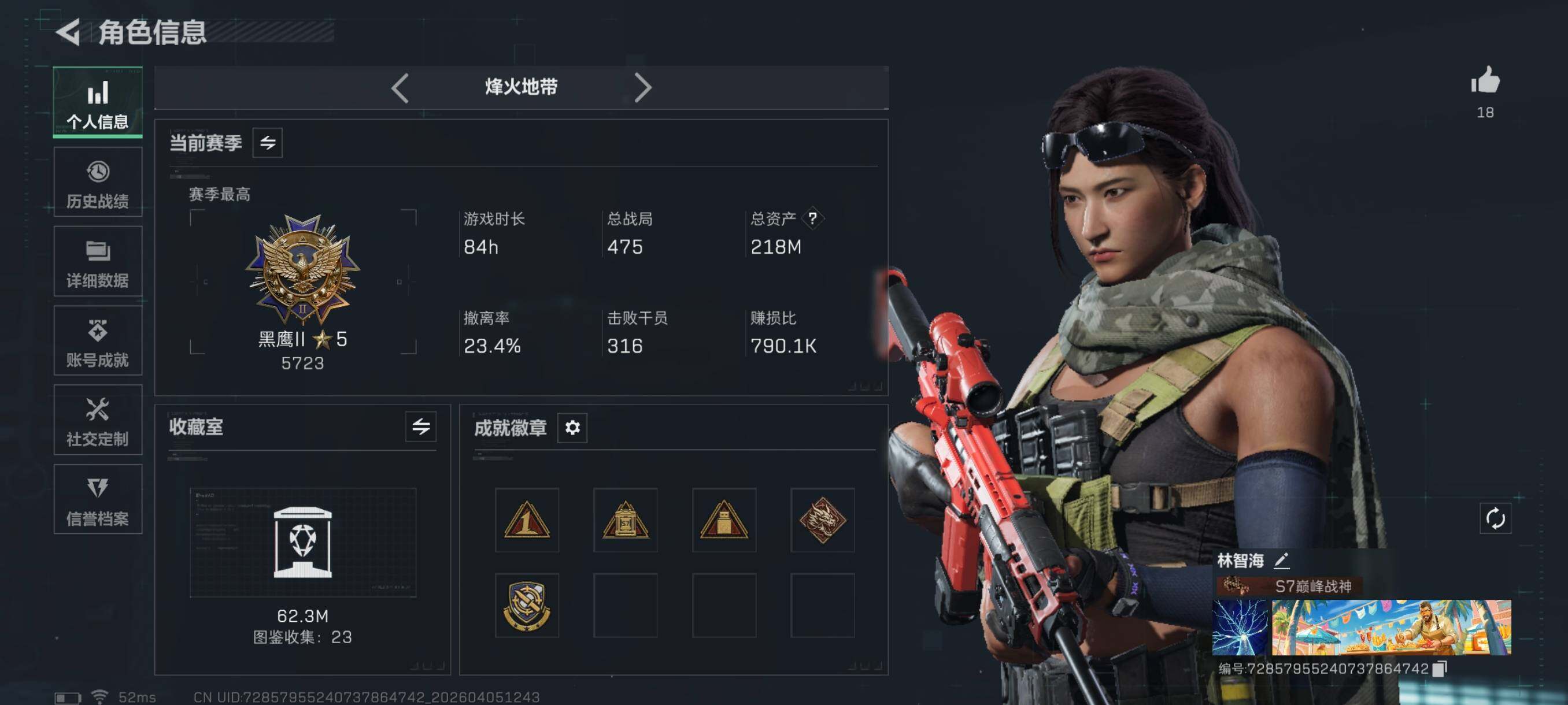This screenshot has width=1568, height=705.
Task: Show the 详细数据 tab
Action: pos(97,262)
